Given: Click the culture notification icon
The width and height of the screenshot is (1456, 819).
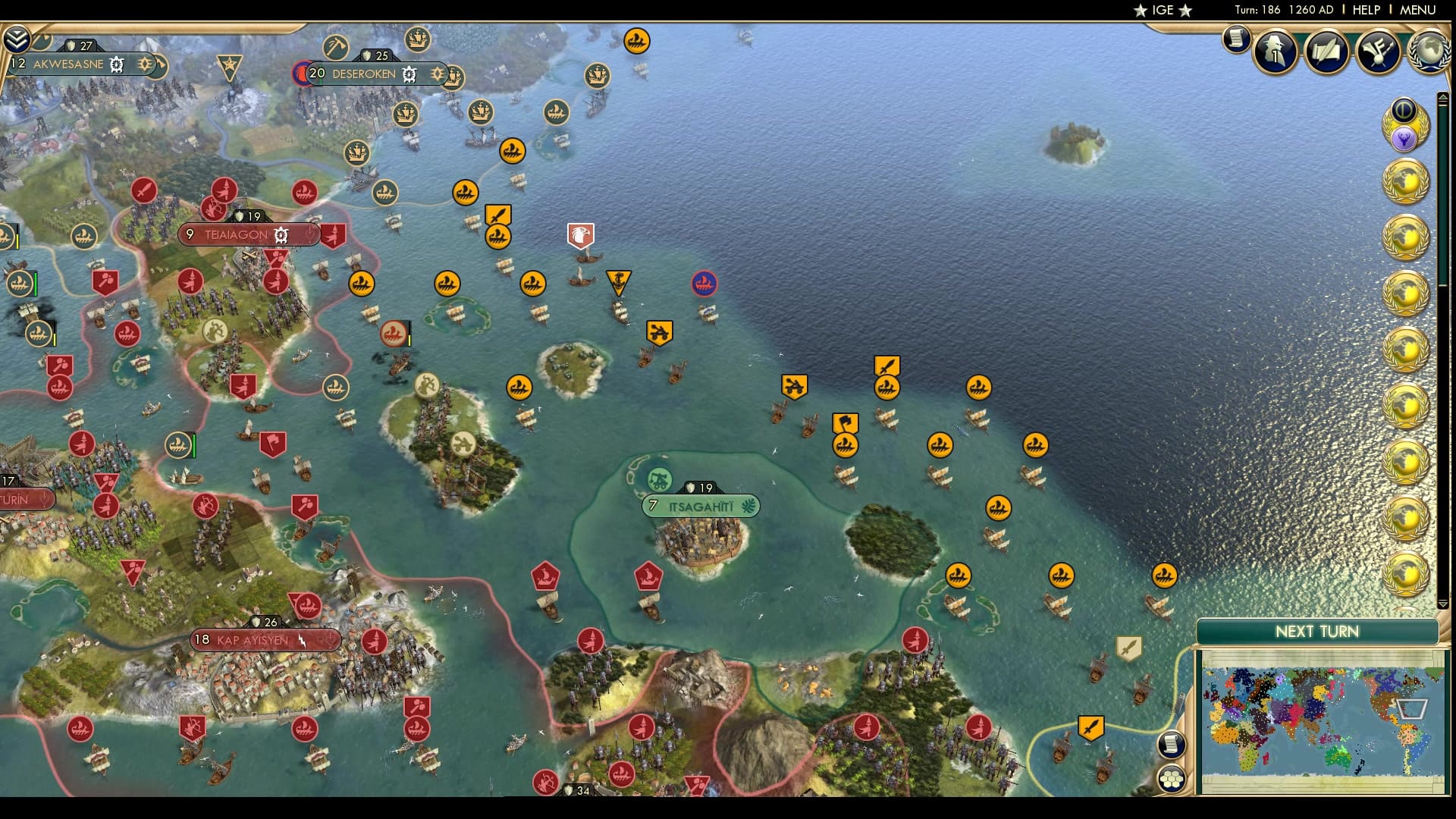Looking at the screenshot, I should pos(1380,52).
